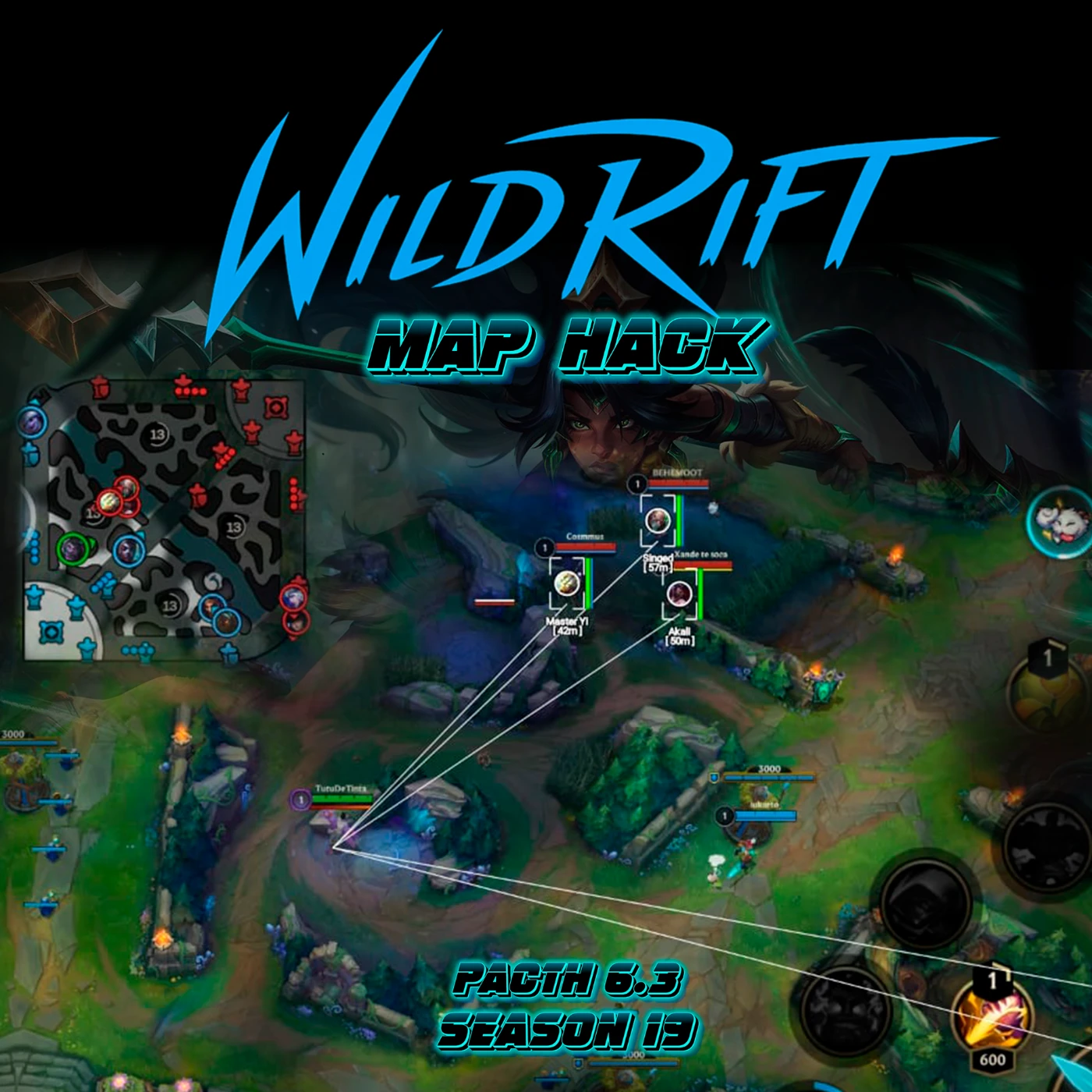Click Coemmus's icon above the red health bar
Screen dimensions: 1092x1092
click(x=544, y=547)
